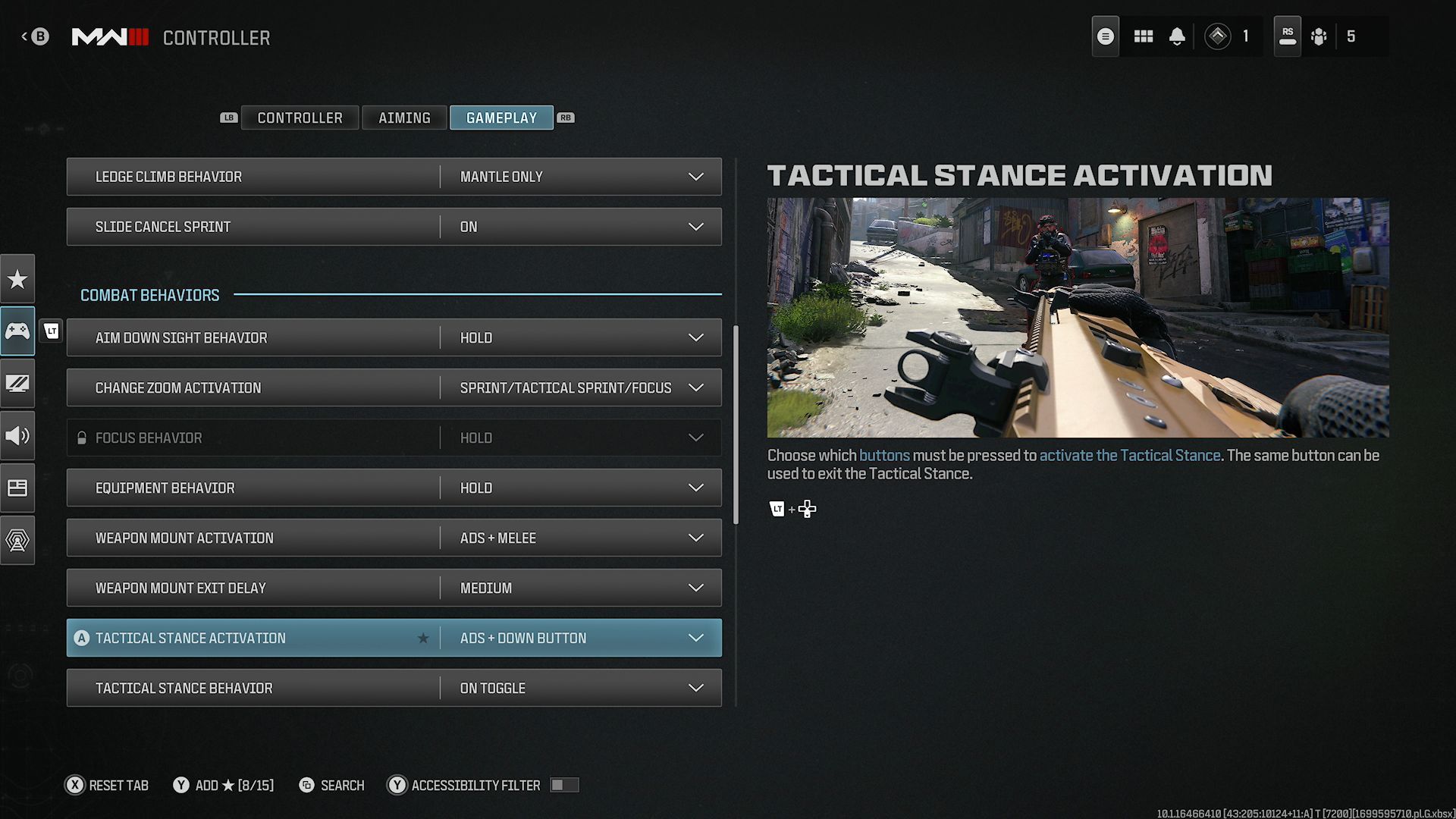
Task: Click the Reset Tab button
Action: (x=106, y=785)
